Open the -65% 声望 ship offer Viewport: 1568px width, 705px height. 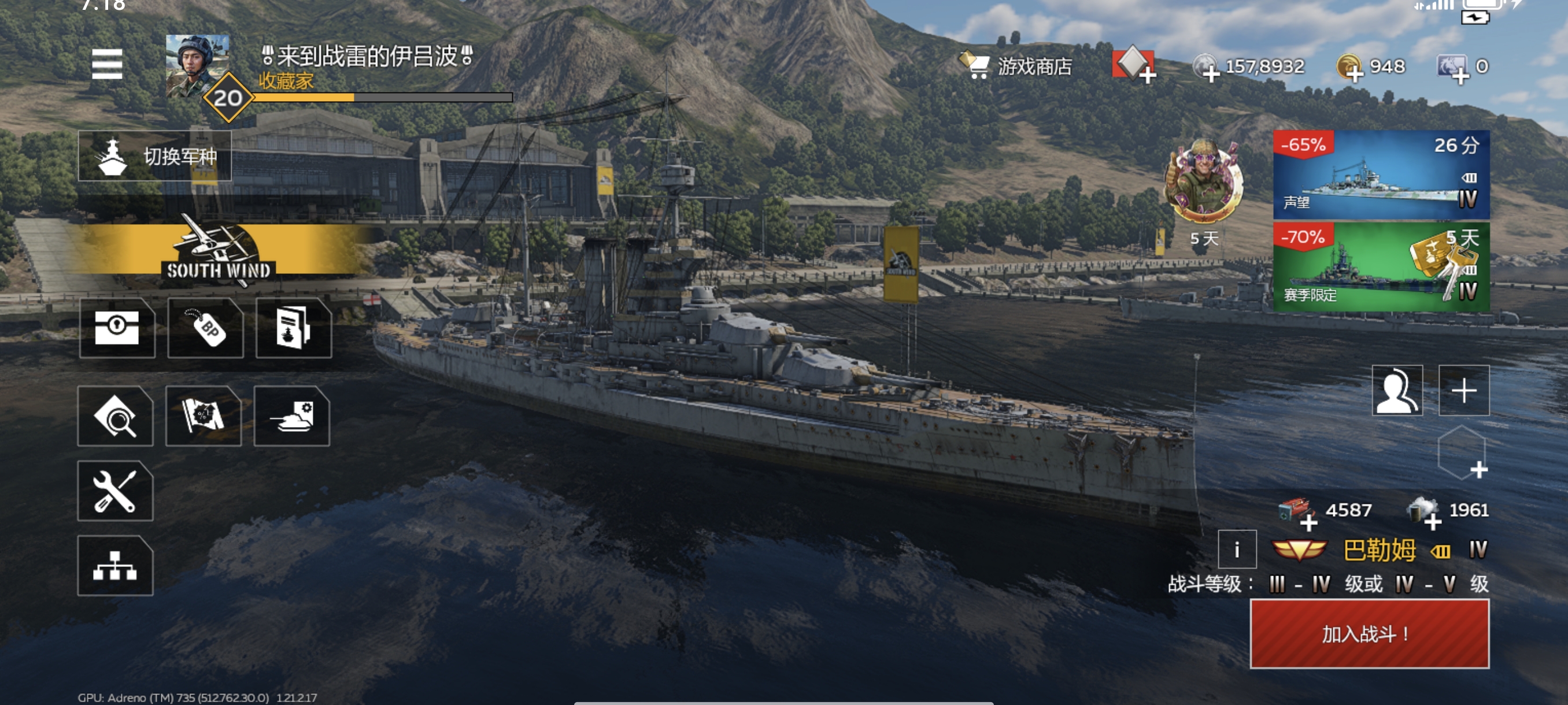coord(1381,175)
